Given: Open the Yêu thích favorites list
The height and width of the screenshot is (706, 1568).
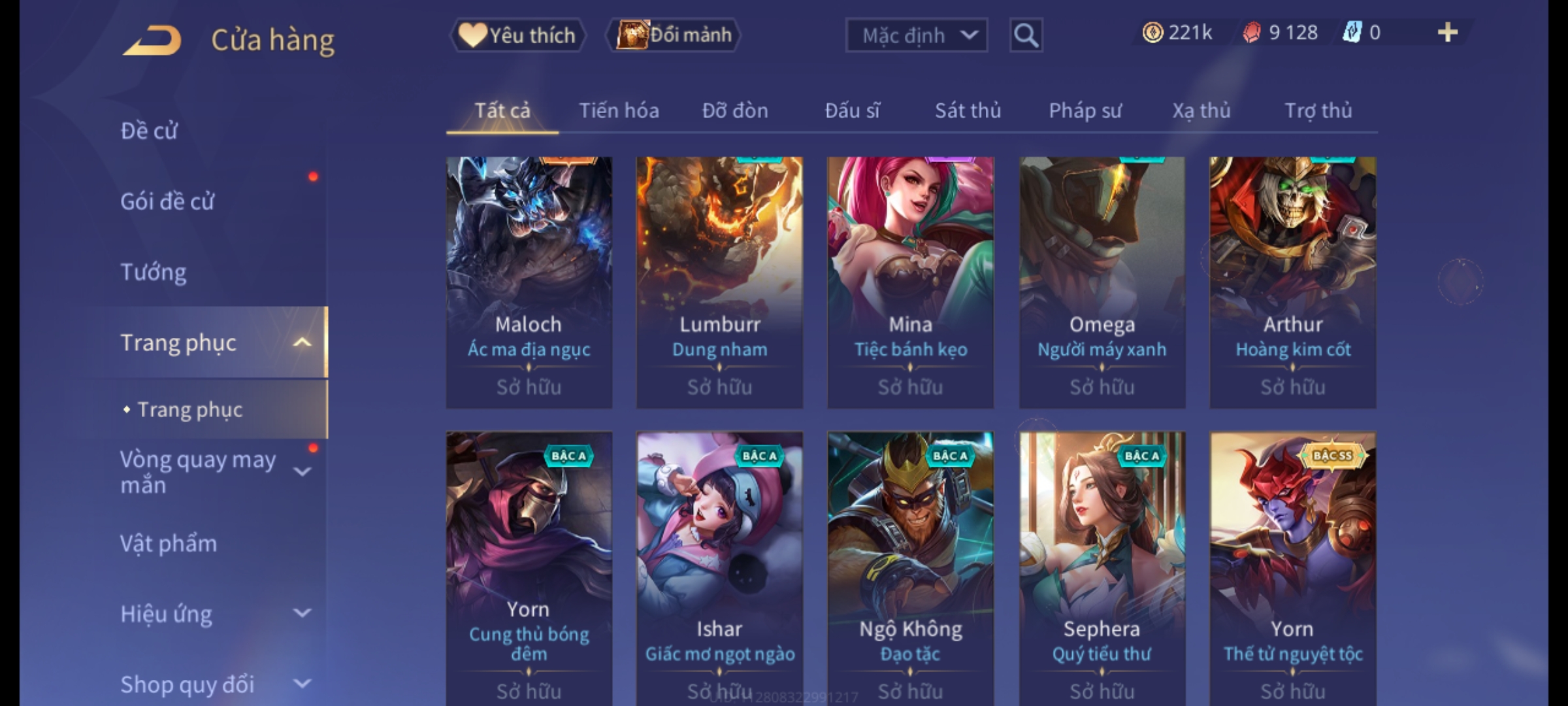Looking at the screenshot, I should pyautogui.click(x=517, y=35).
